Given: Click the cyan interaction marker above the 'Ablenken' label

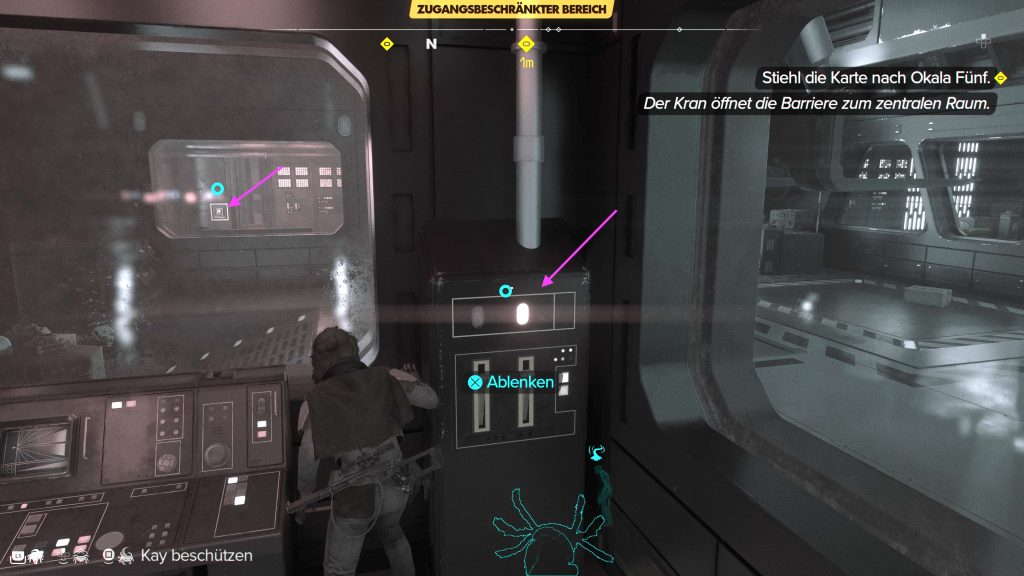Looking at the screenshot, I should coord(506,291).
